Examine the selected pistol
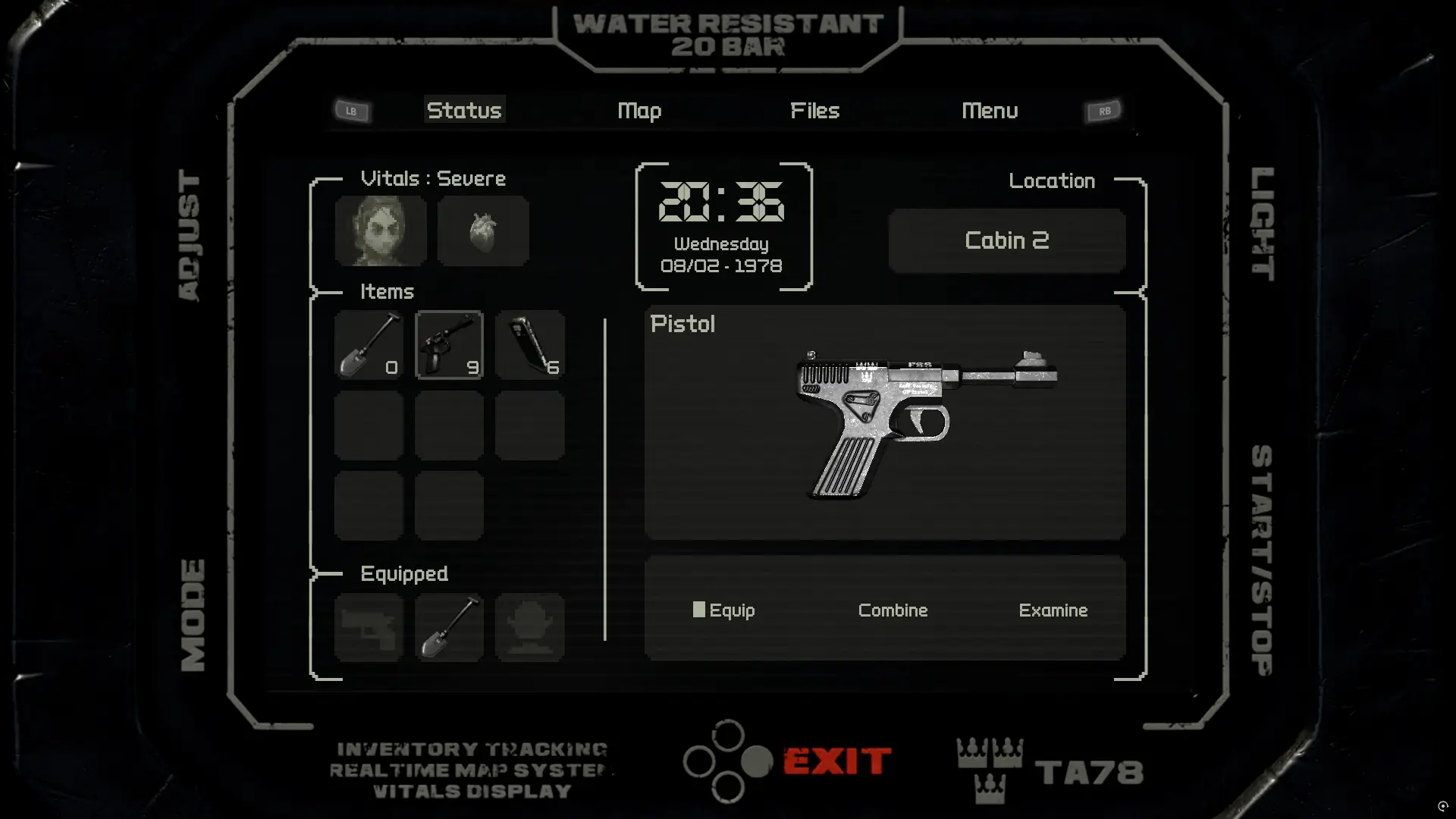The width and height of the screenshot is (1456, 819). tap(1053, 610)
